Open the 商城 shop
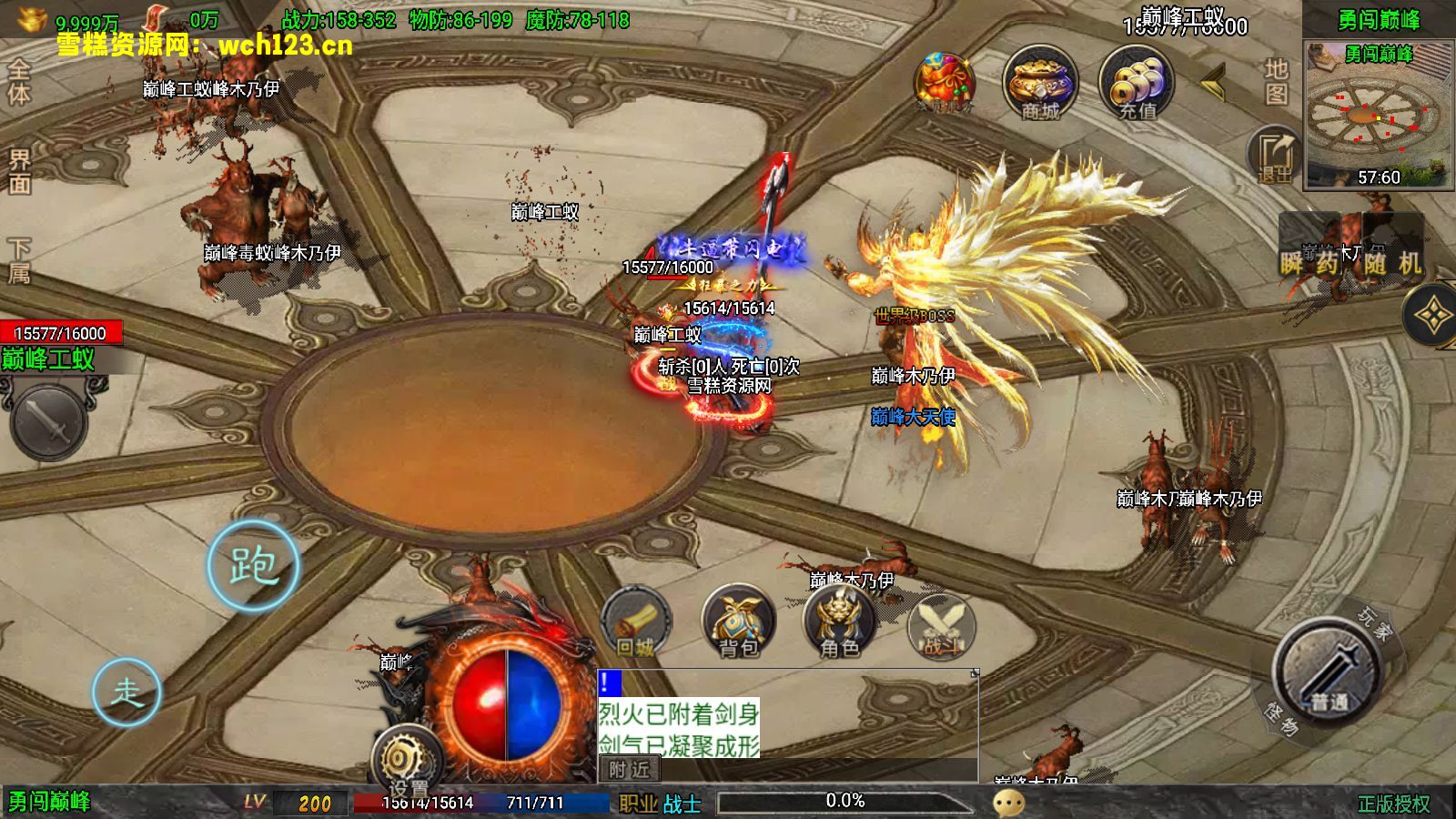Image resolution: width=1456 pixels, height=819 pixels. (1040, 84)
